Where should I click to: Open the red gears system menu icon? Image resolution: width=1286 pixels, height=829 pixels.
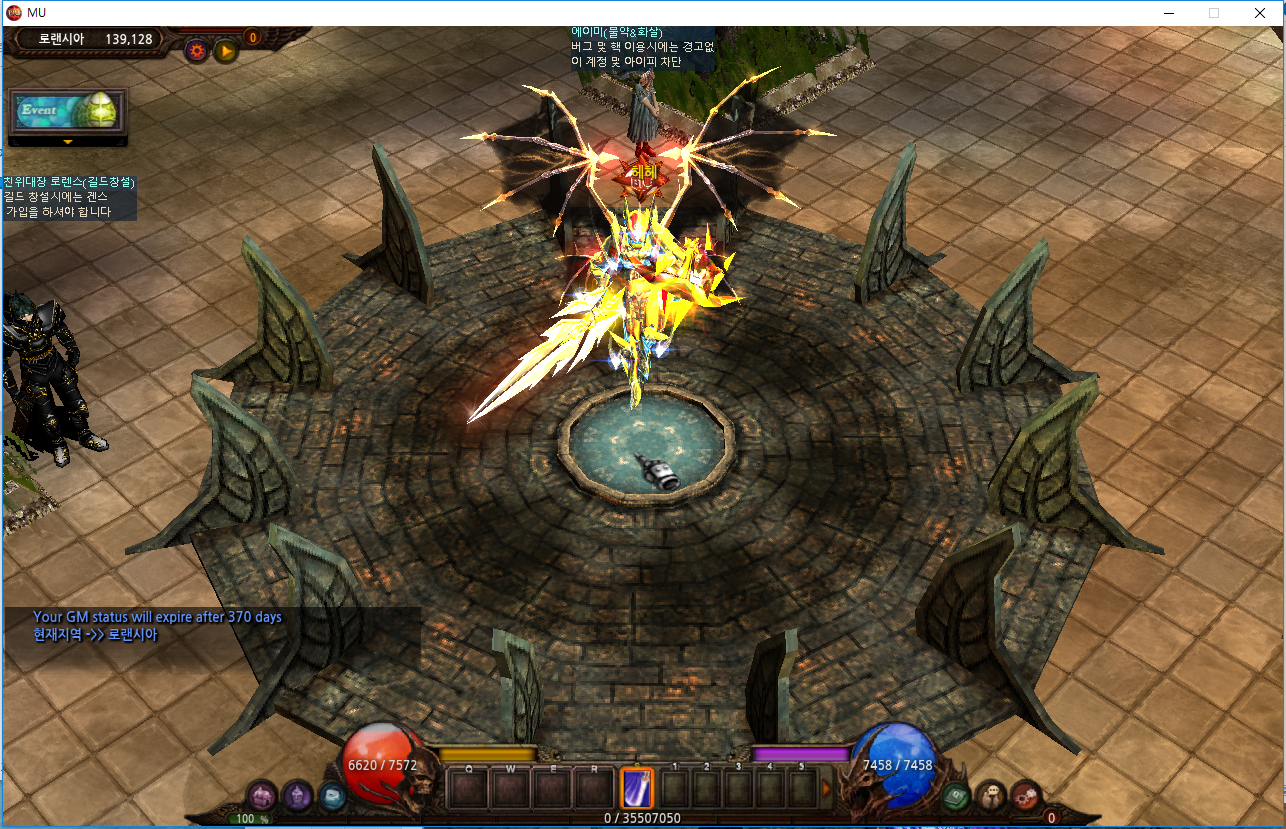(x=1025, y=796)
